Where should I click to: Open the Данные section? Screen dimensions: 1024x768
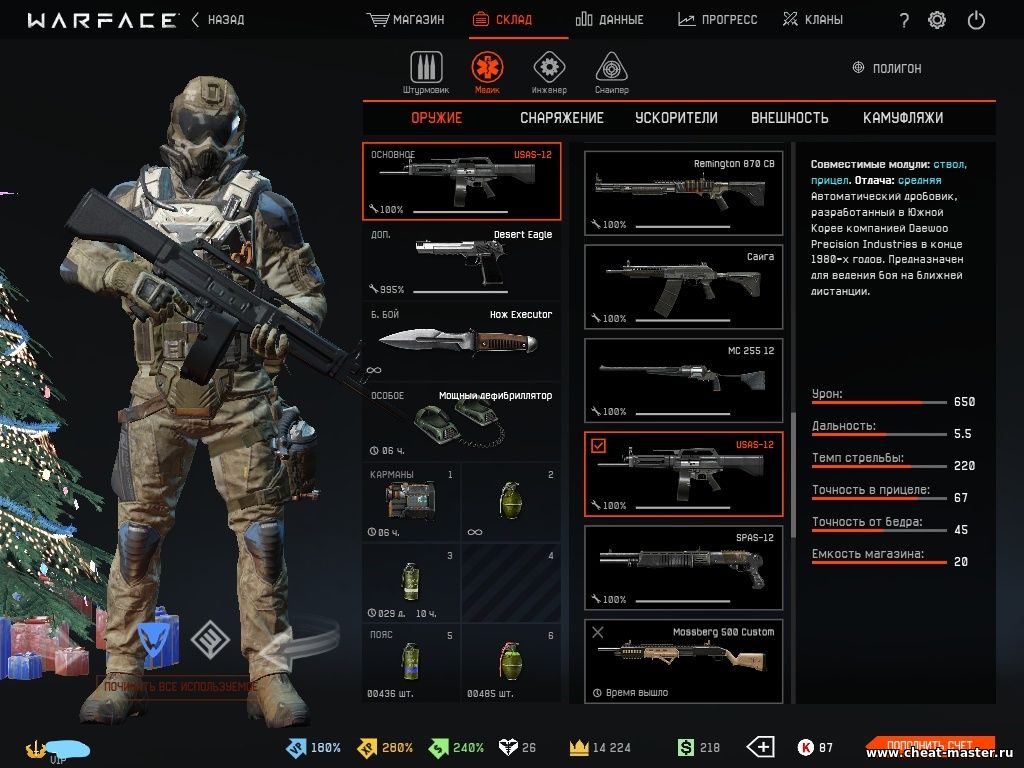point(610,20)
